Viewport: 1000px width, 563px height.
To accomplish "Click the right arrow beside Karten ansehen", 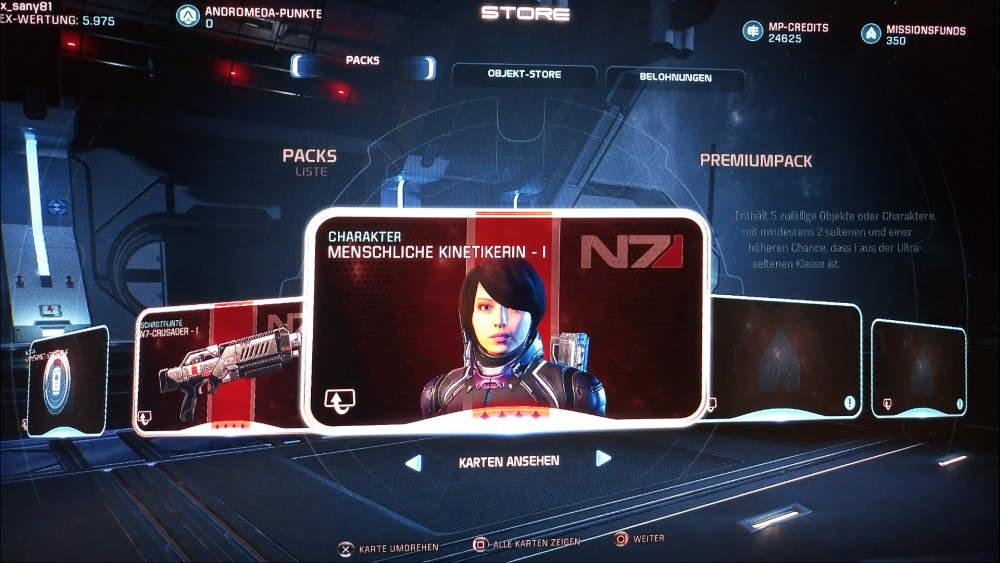I will [x=603, y=459].
